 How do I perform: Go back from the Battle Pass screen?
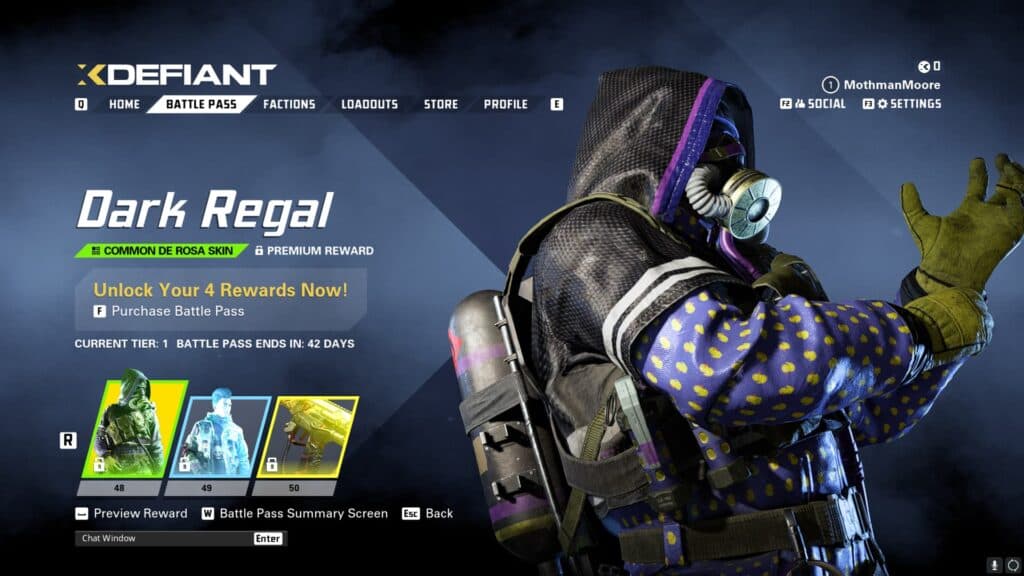coord(439,513)
